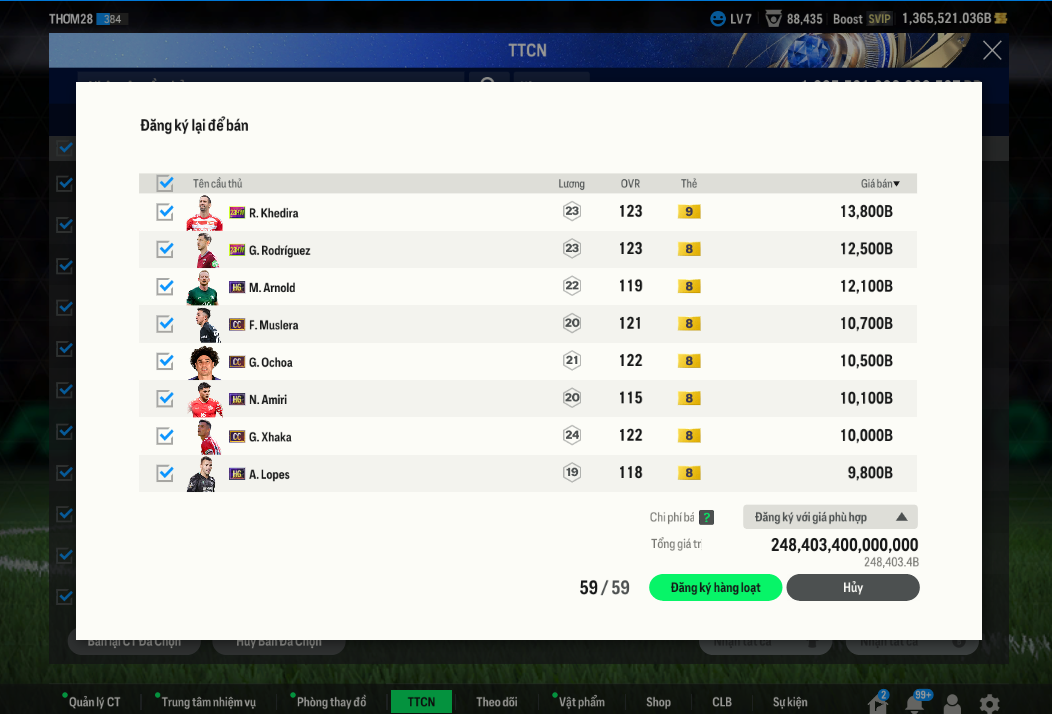Uncheck R. Khedira's checkbox

pyautogui.click(x=165, y=212)
